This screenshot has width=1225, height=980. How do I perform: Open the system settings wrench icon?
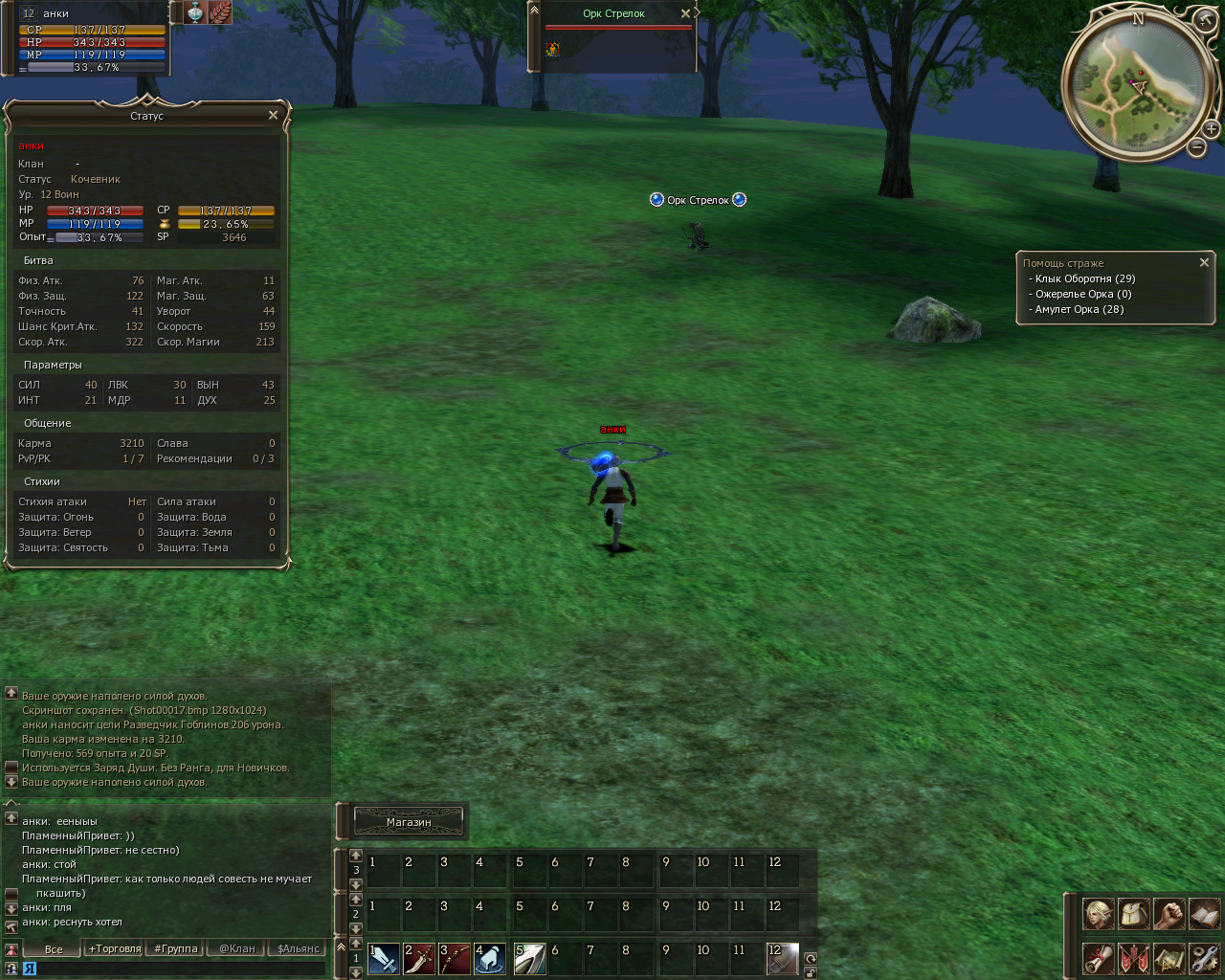coord(1204,958)
